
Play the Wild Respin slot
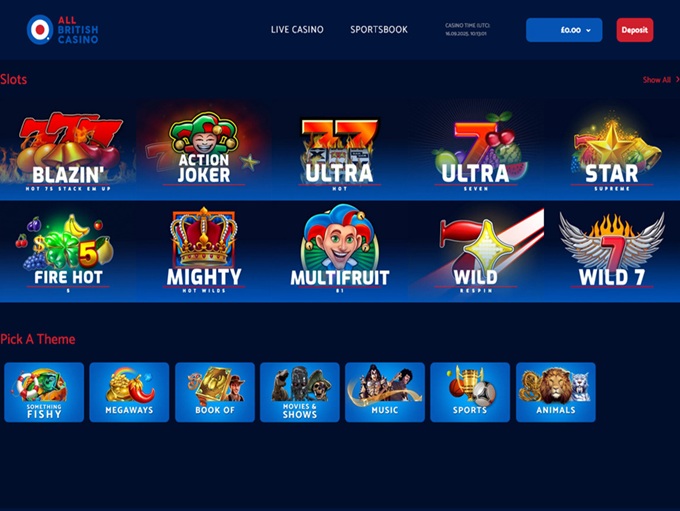coord(474,252)
